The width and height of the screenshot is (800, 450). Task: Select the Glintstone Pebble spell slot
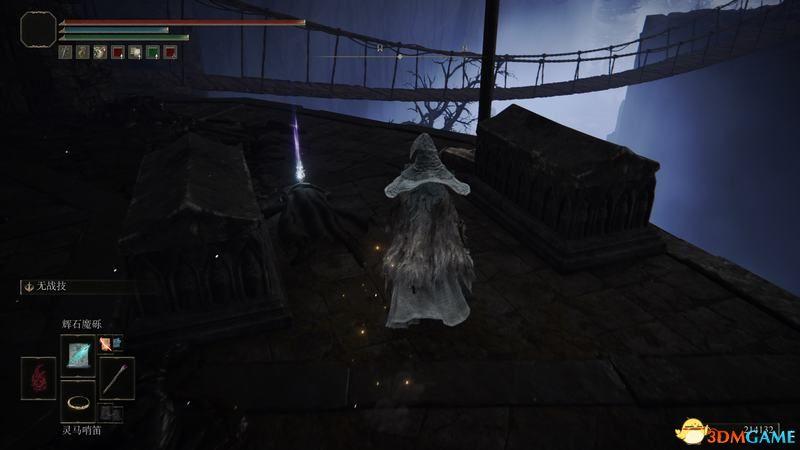pos(78,354)
